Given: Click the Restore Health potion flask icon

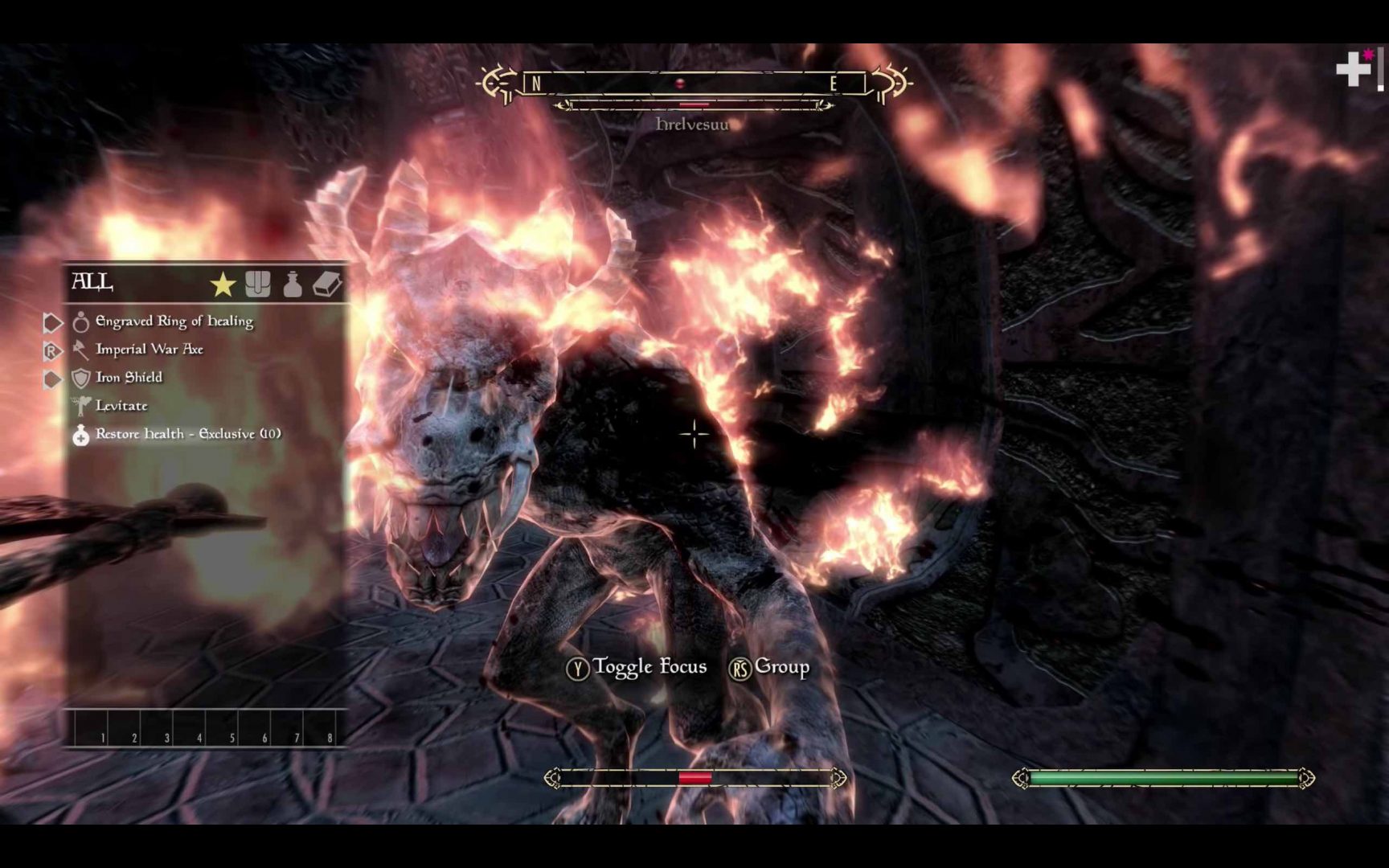Looking at the screenshot, I should pyautogui.click(x=80, y=434).
